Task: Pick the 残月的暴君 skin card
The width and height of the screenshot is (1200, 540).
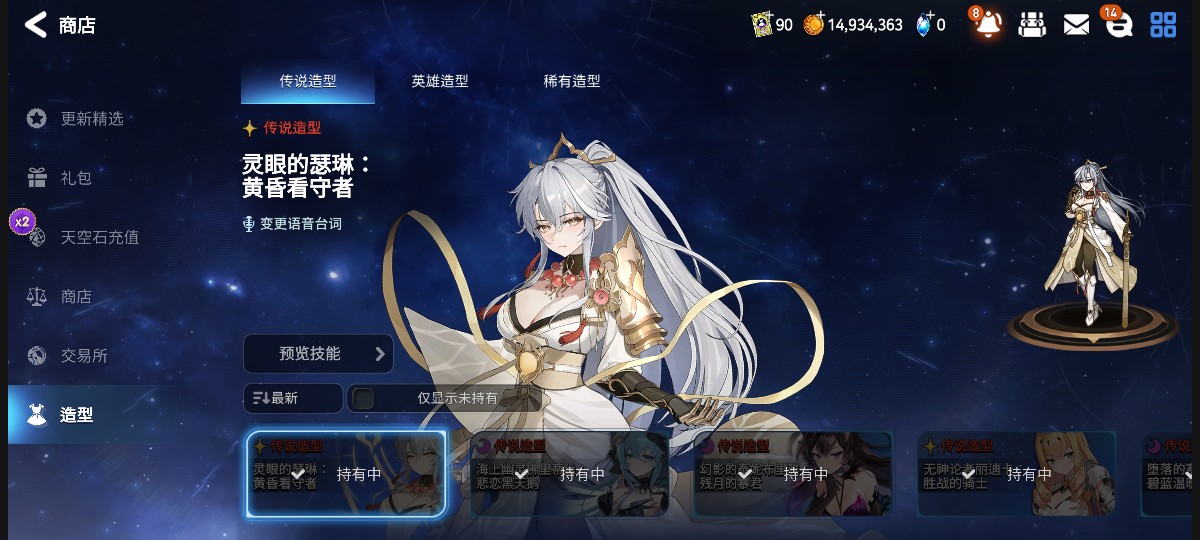Action: pyautogui.click(x=792, y=474)
